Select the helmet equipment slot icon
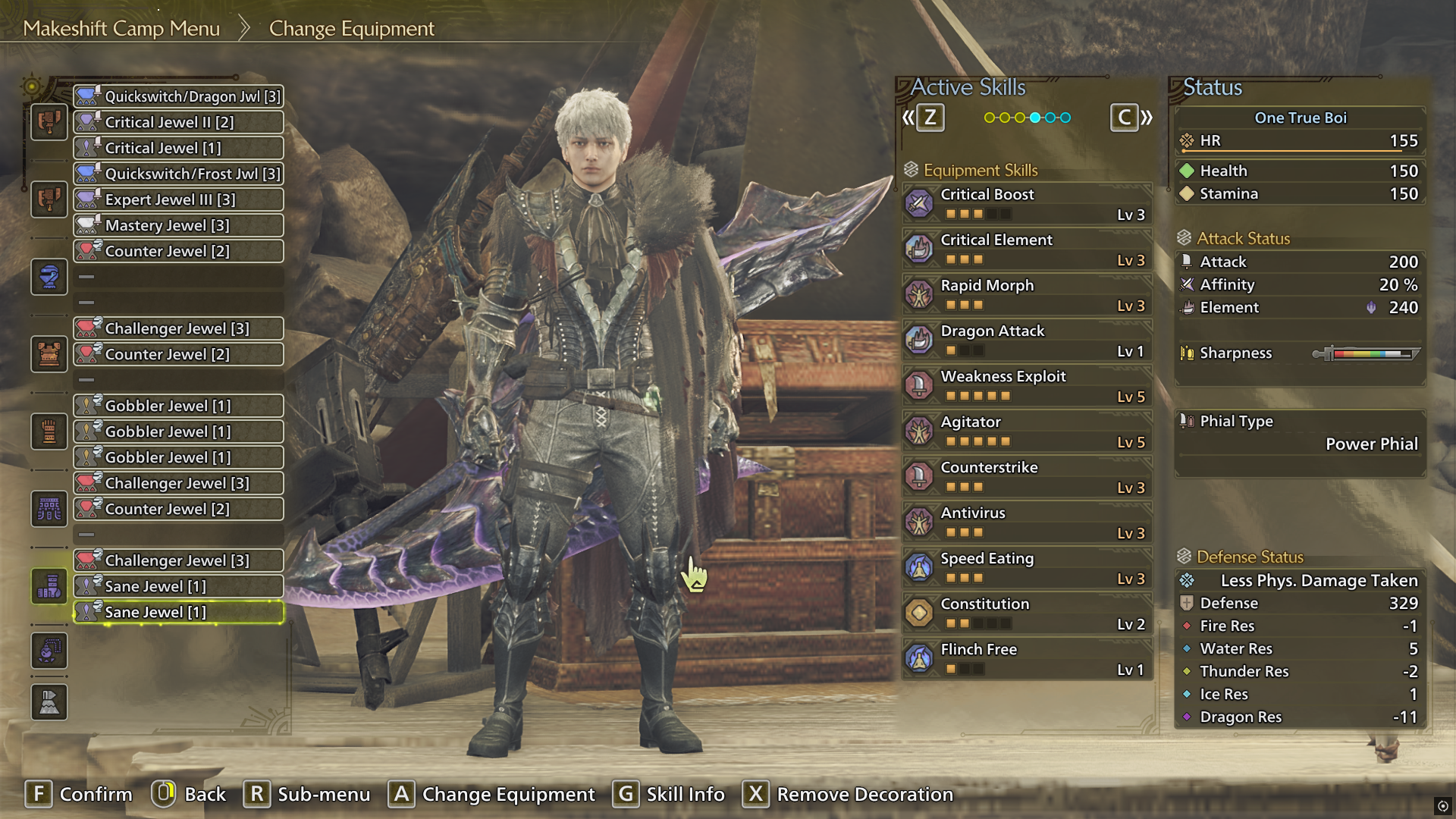The height and width of the screenshot is (819, 1456). coord(49,277)
